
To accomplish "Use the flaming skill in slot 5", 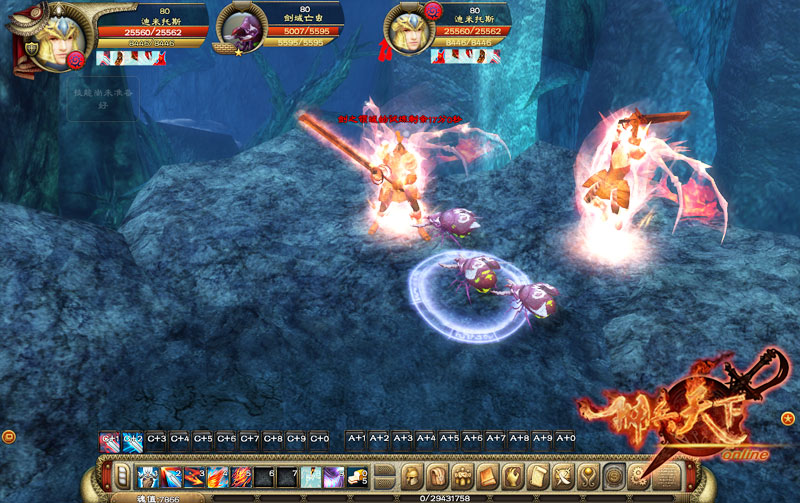I will [x=240, y=475].
